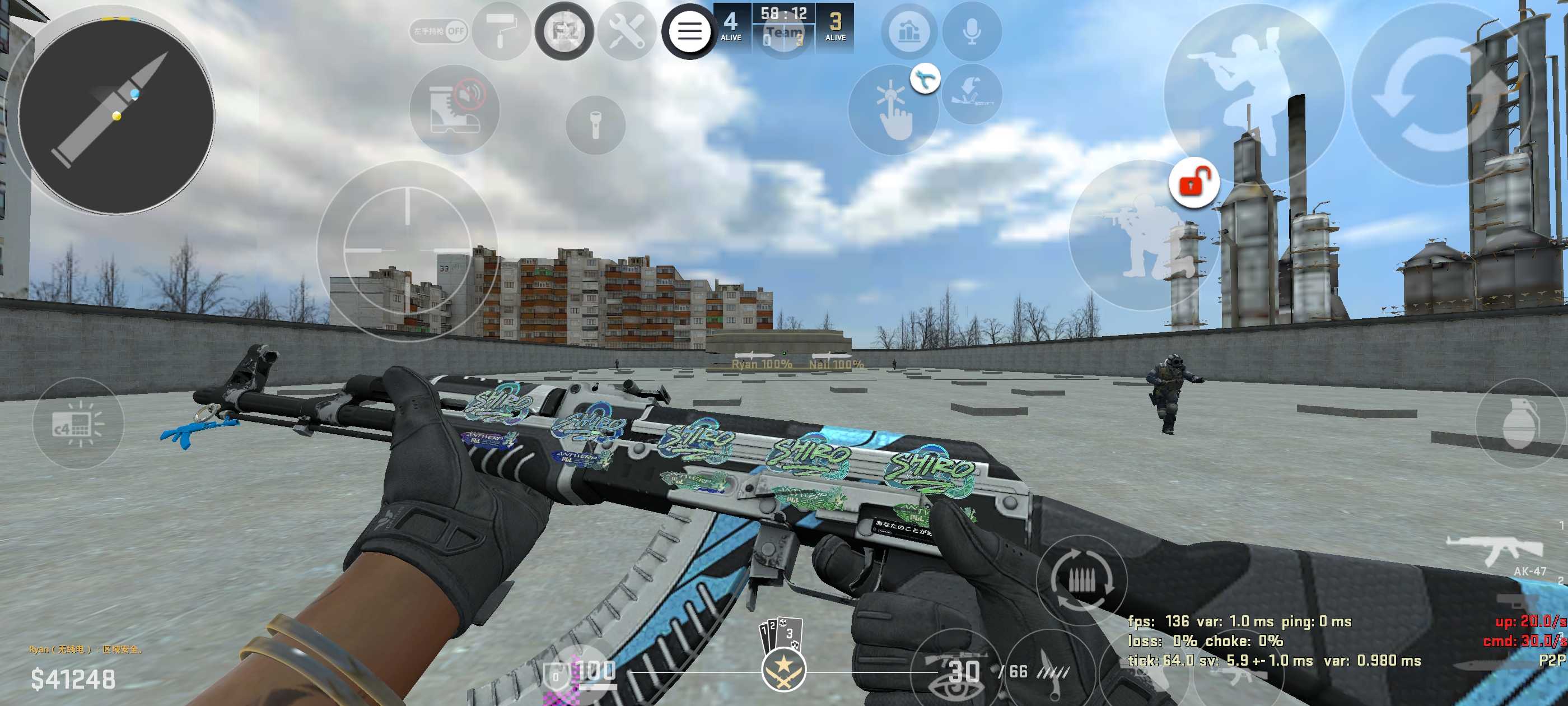Tap the paint roller spray button

tap(502, 30)
